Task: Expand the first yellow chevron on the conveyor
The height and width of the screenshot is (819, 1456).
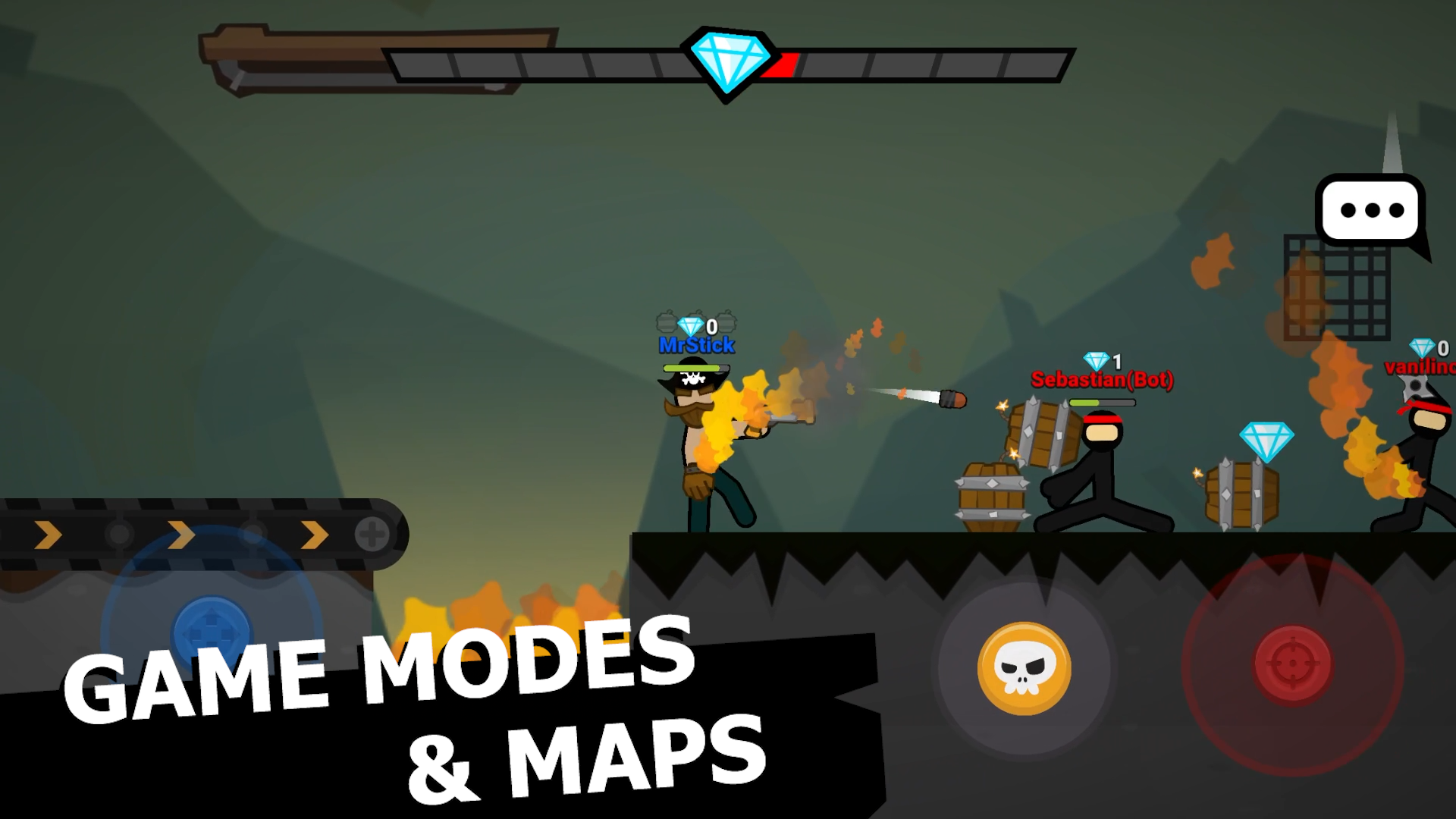Action: (x=47, y=534)
